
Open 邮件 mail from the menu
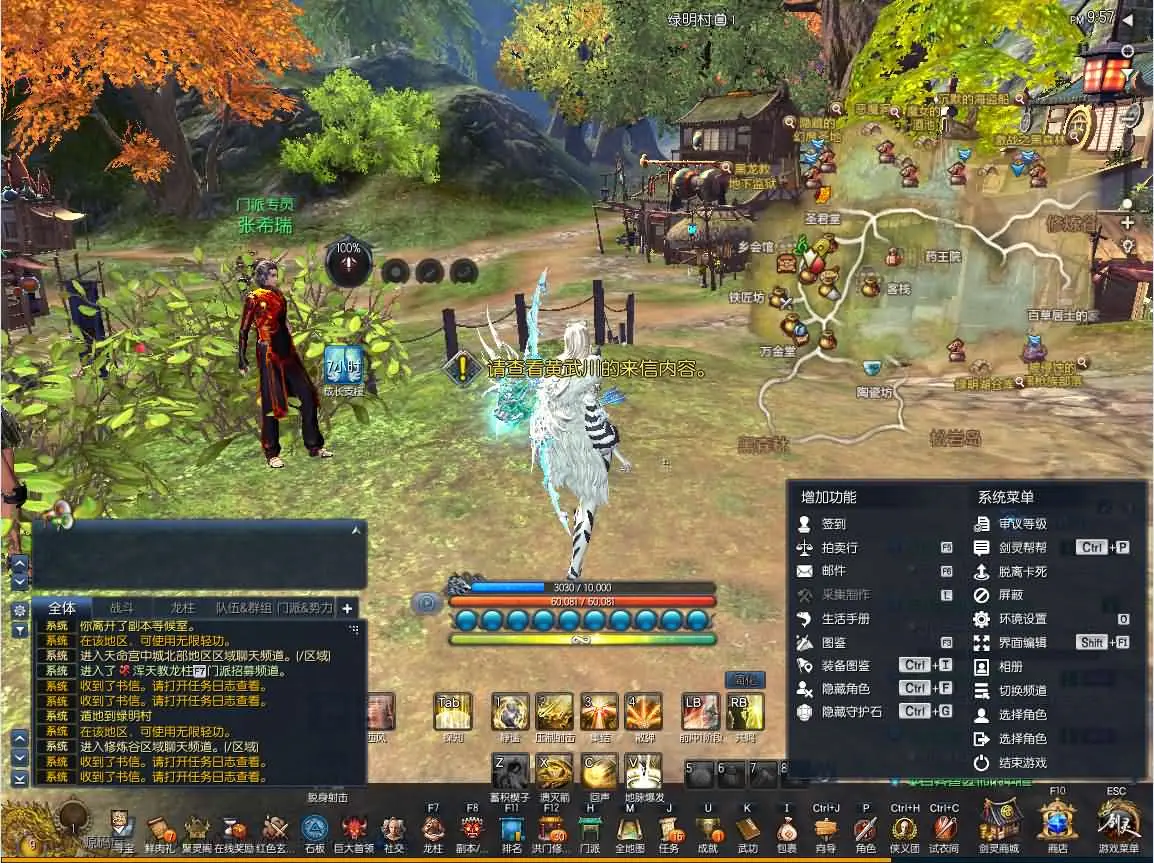(x=833, y=571)
